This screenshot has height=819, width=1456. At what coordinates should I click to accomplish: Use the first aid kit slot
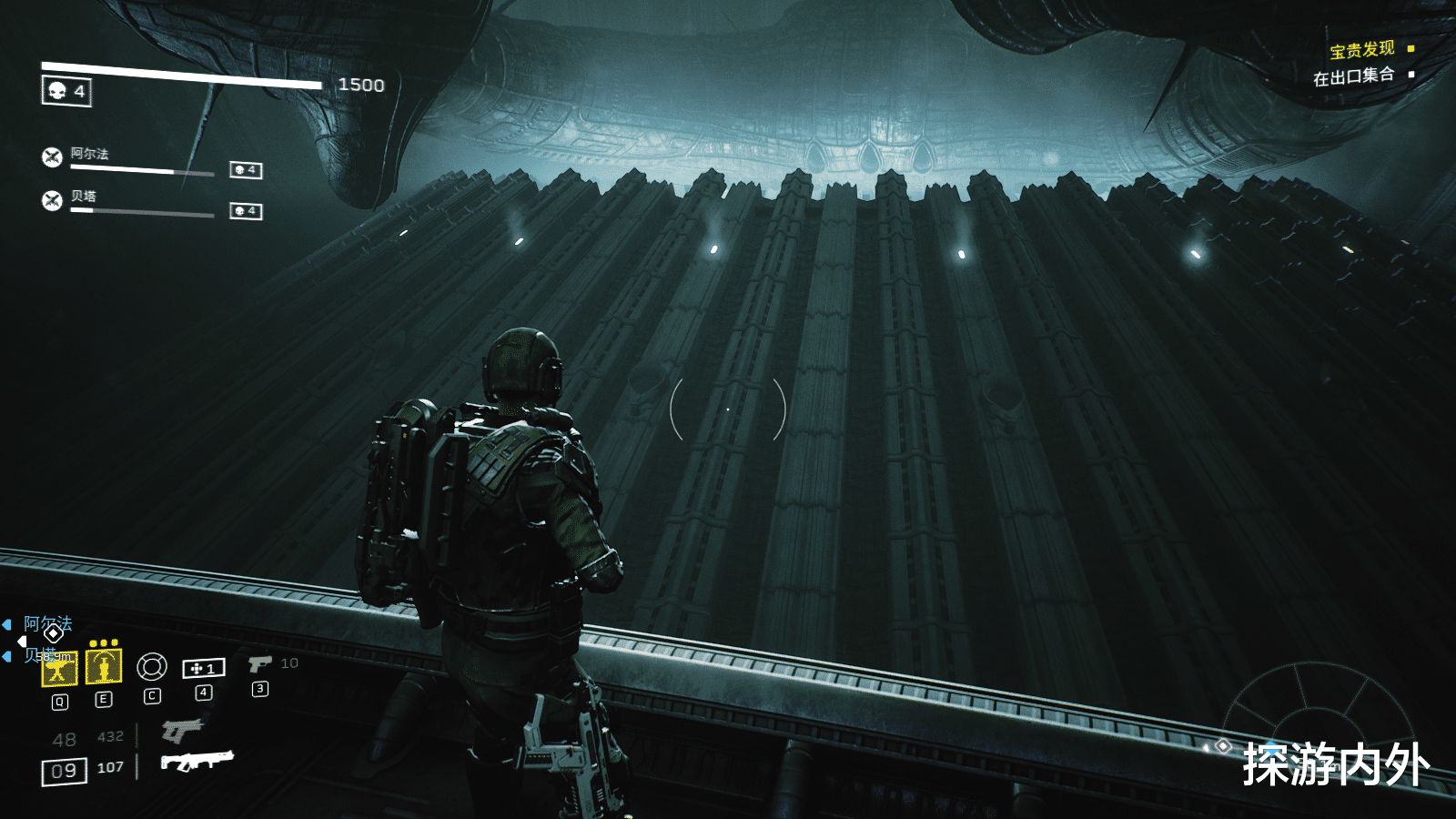tap(204, 669)
